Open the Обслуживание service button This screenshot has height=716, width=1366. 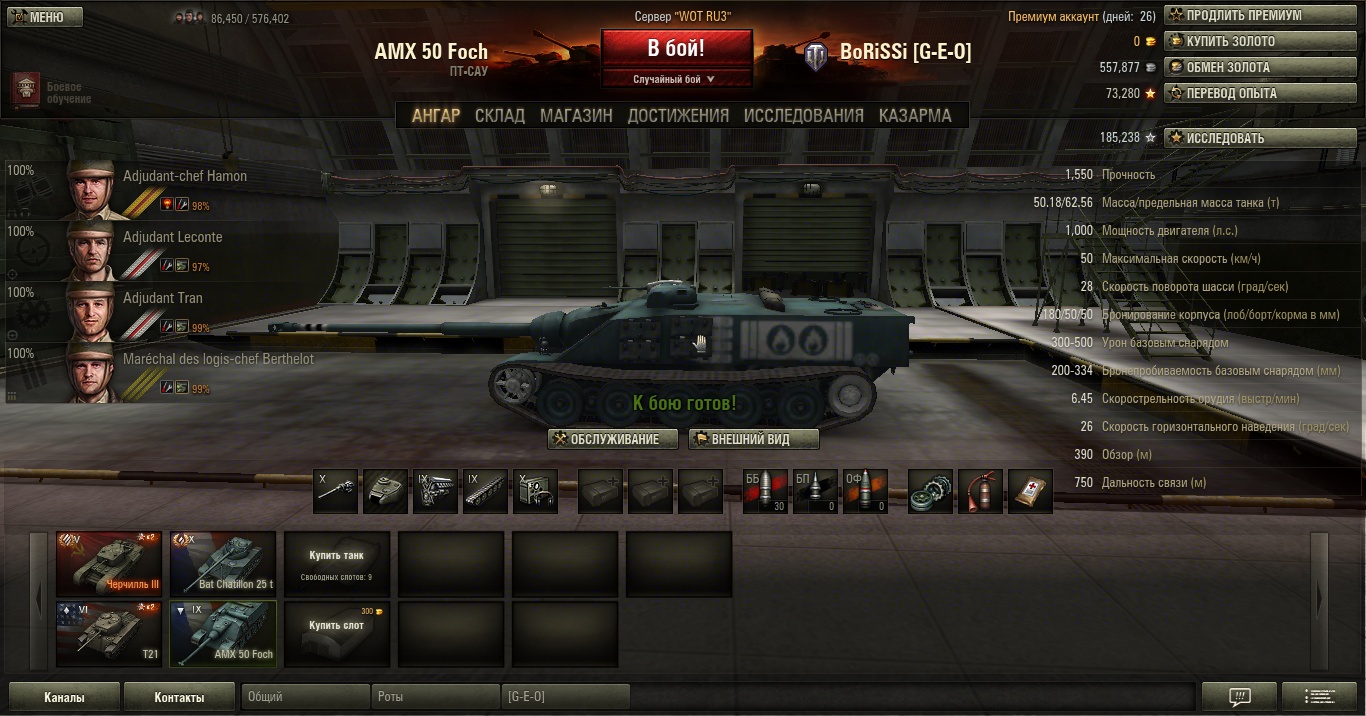coord(613,439)
